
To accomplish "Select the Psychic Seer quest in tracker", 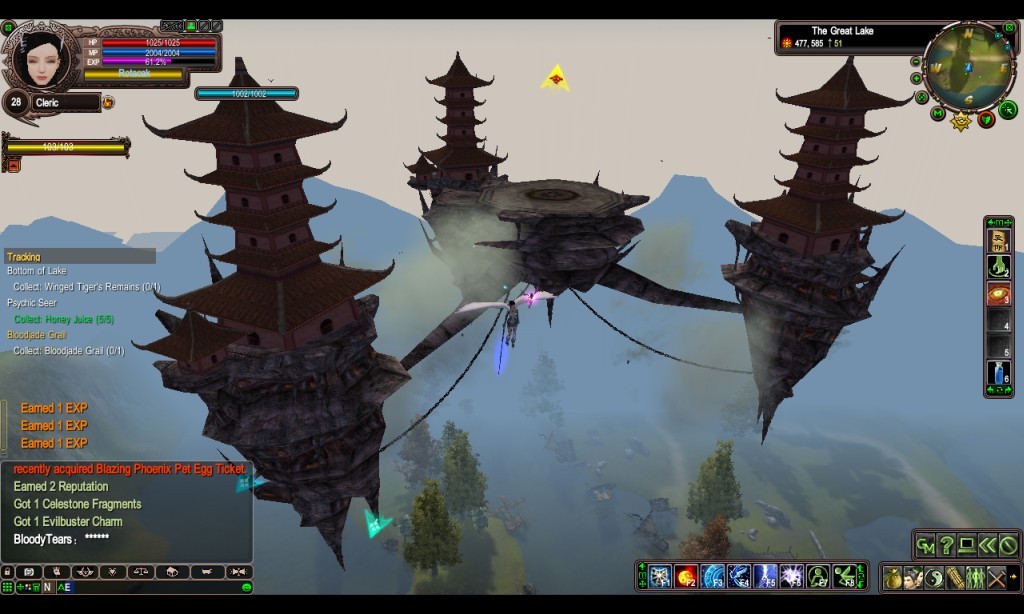I will (32, 303).
